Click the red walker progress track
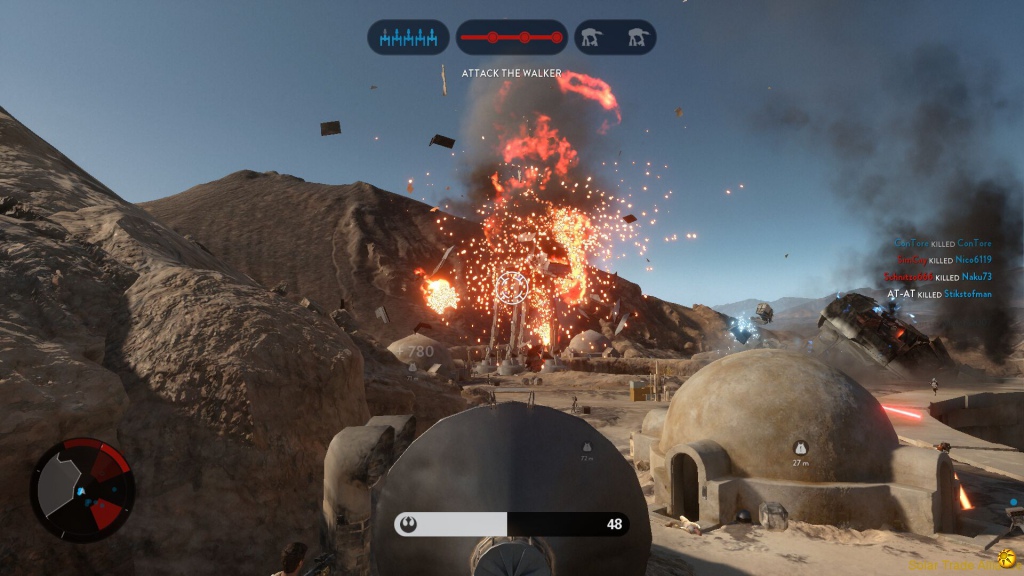Image resolution: width=1024 pixels, height=576 pixels. 511,38
